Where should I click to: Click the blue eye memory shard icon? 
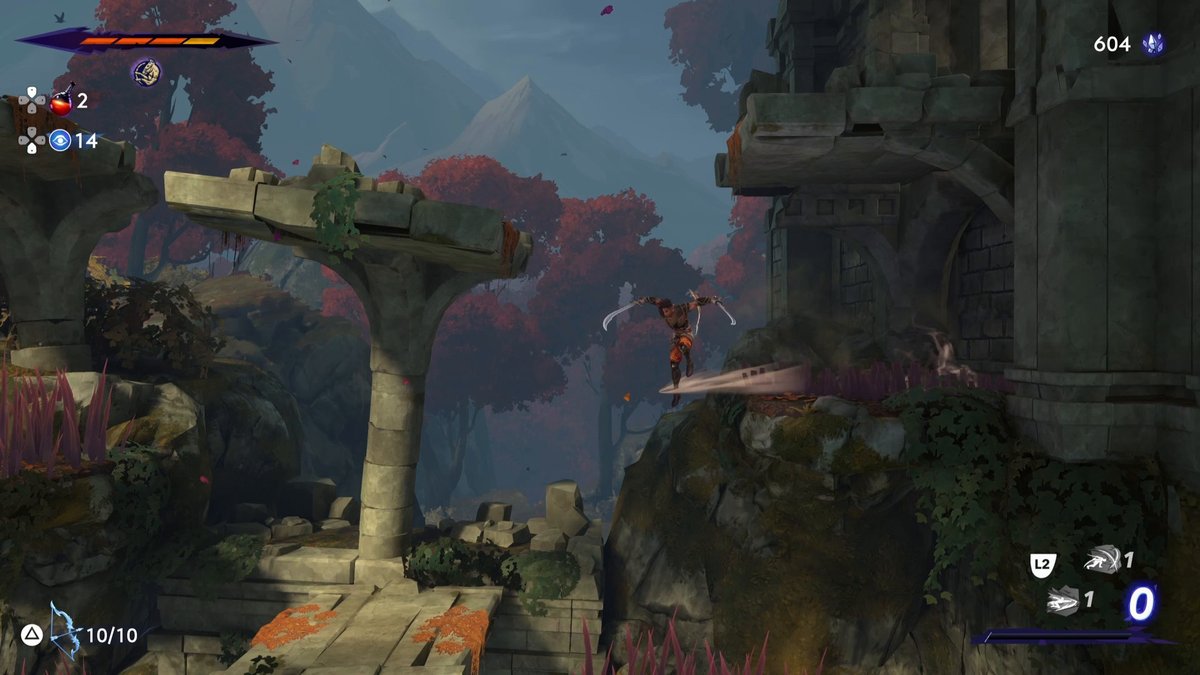click(61, 140)
